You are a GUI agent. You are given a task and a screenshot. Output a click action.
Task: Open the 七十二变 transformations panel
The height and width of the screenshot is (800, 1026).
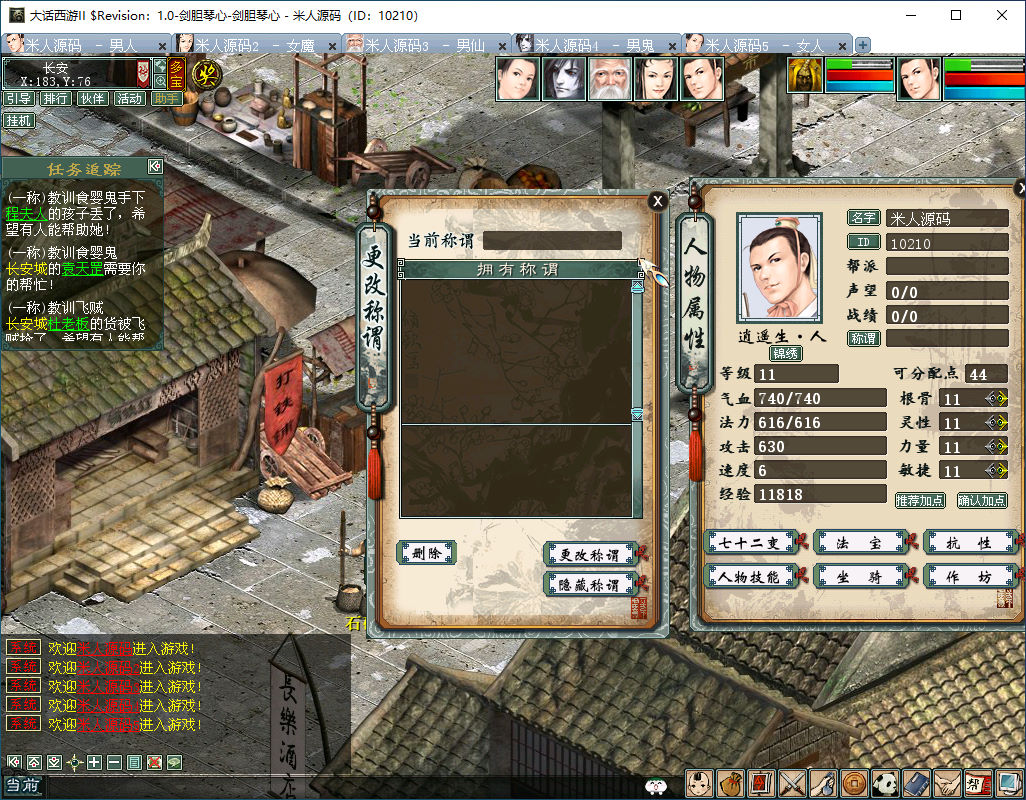click(x=750, y=543)
